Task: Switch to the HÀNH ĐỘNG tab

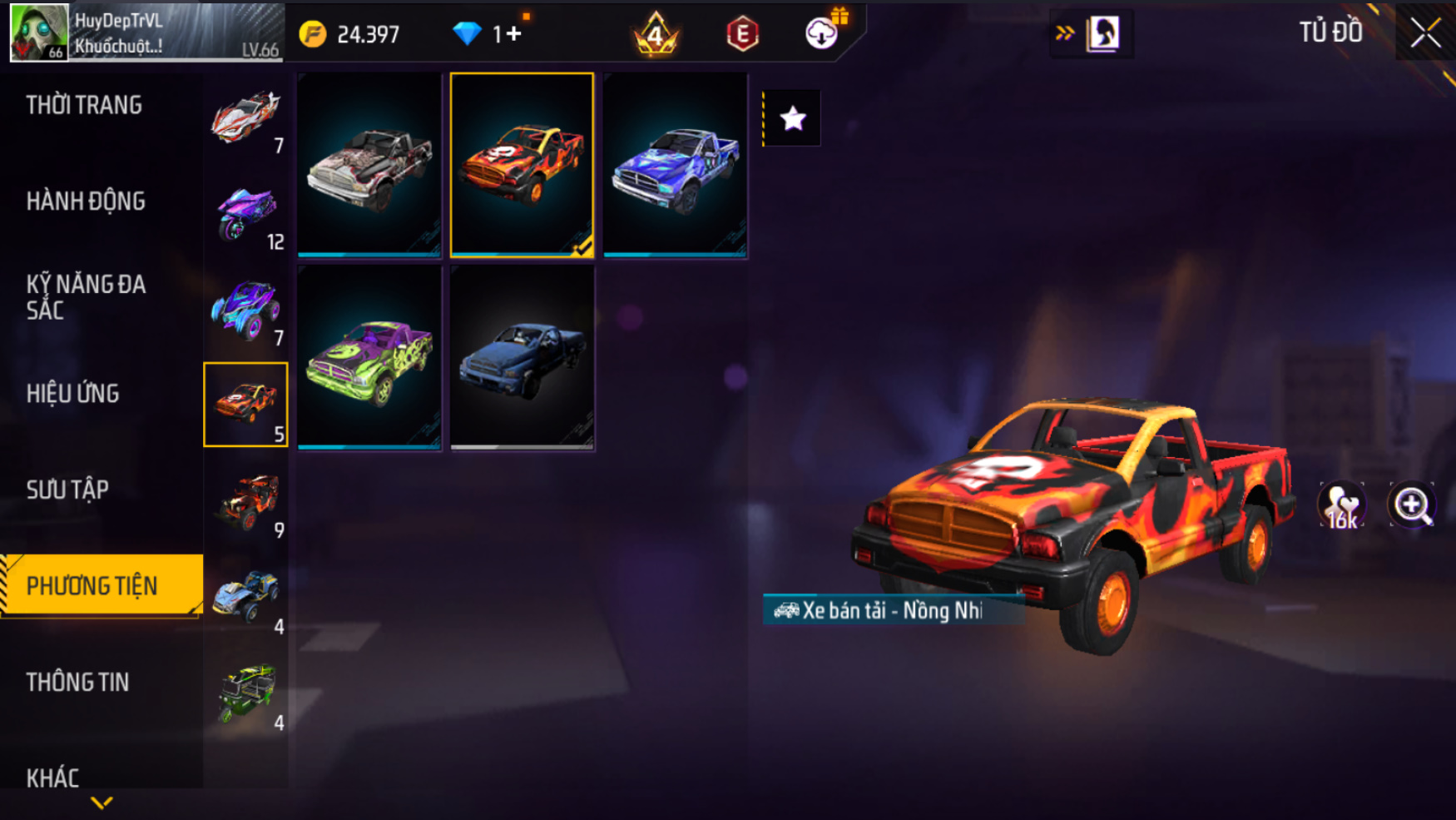Action: coord(86,201)
